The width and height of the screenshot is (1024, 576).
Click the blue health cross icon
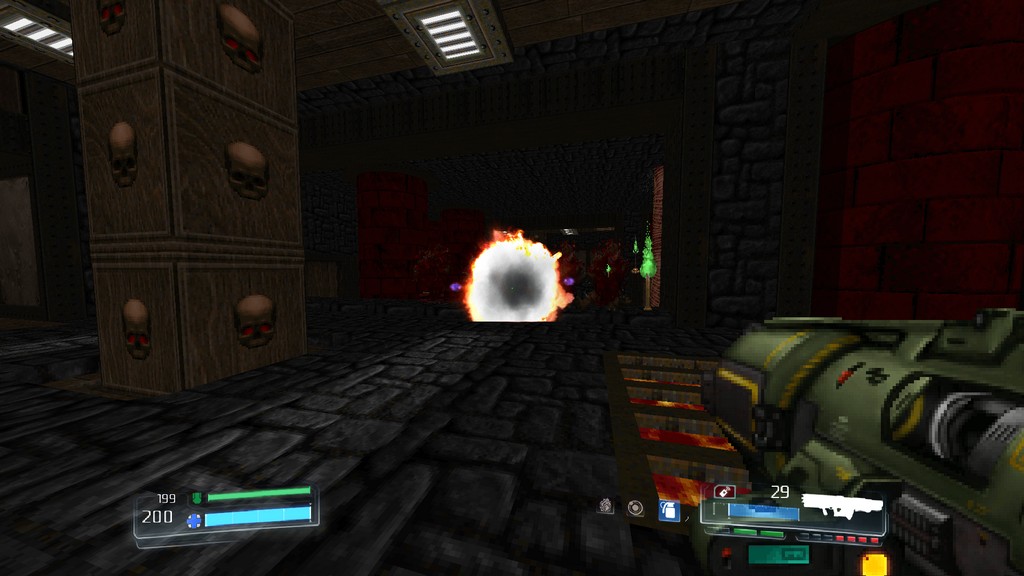coord(194,519)
